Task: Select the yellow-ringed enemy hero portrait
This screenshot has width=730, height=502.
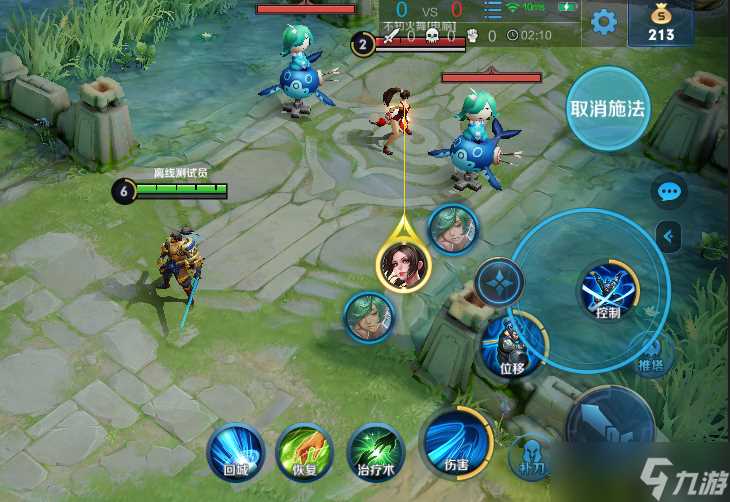Action: tap(403, 264)
